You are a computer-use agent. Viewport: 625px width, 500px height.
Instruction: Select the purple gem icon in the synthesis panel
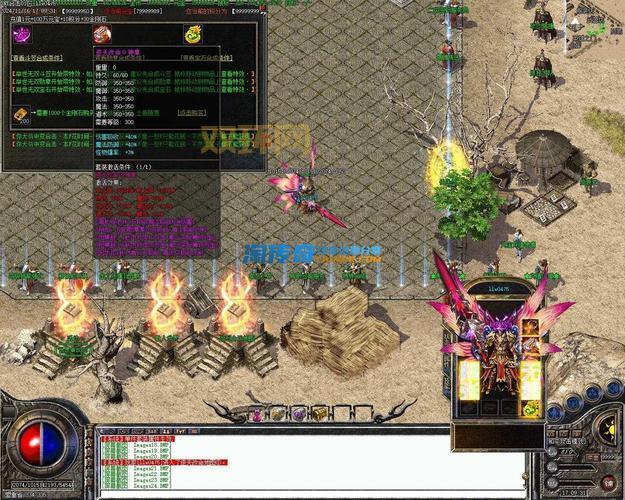(x=20, y=35)
